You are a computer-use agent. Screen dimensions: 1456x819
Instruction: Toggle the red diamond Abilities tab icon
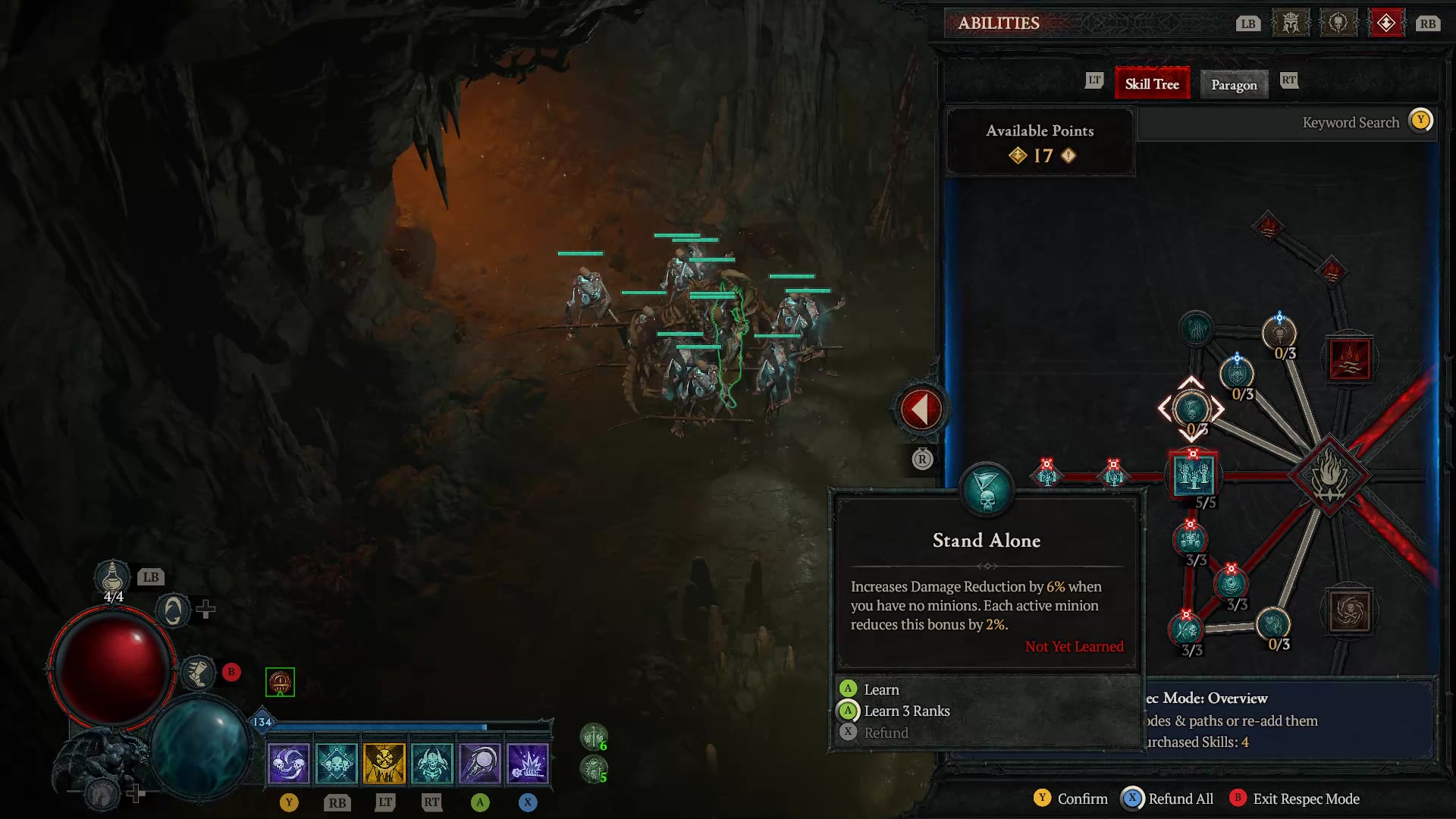(x=1387, y=22)
